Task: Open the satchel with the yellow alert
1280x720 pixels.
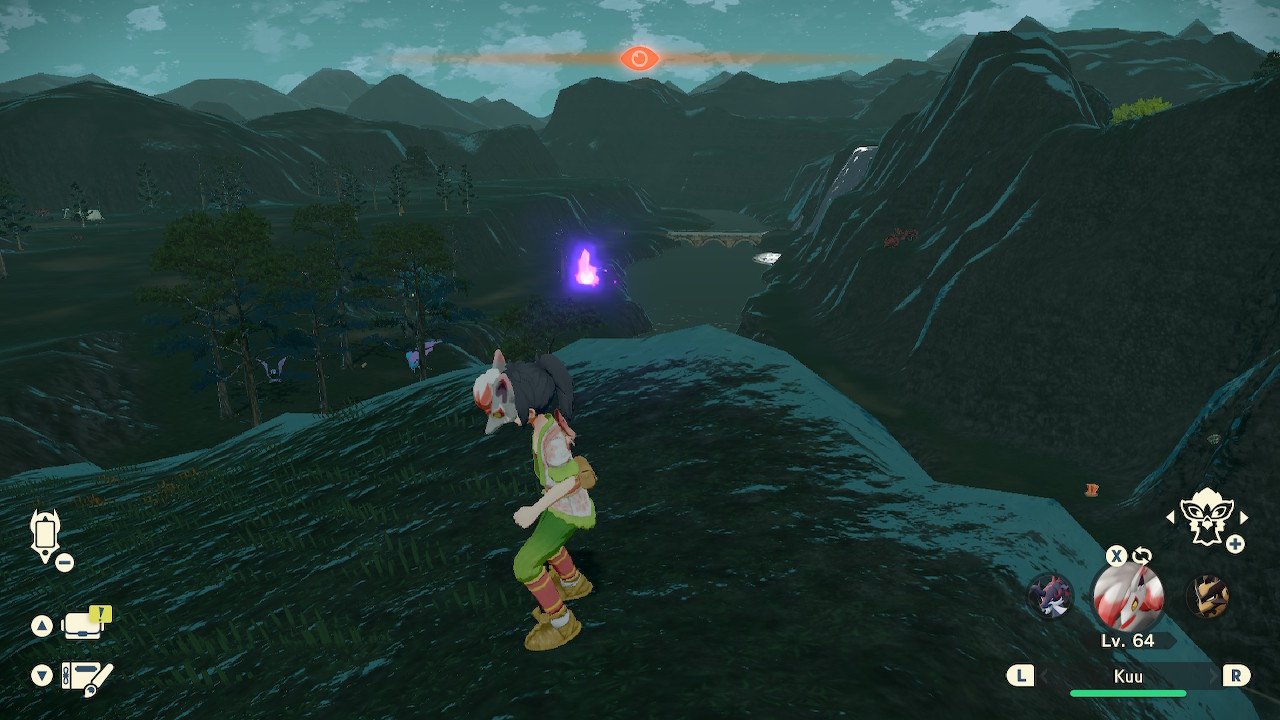Action: pos(84,626)
